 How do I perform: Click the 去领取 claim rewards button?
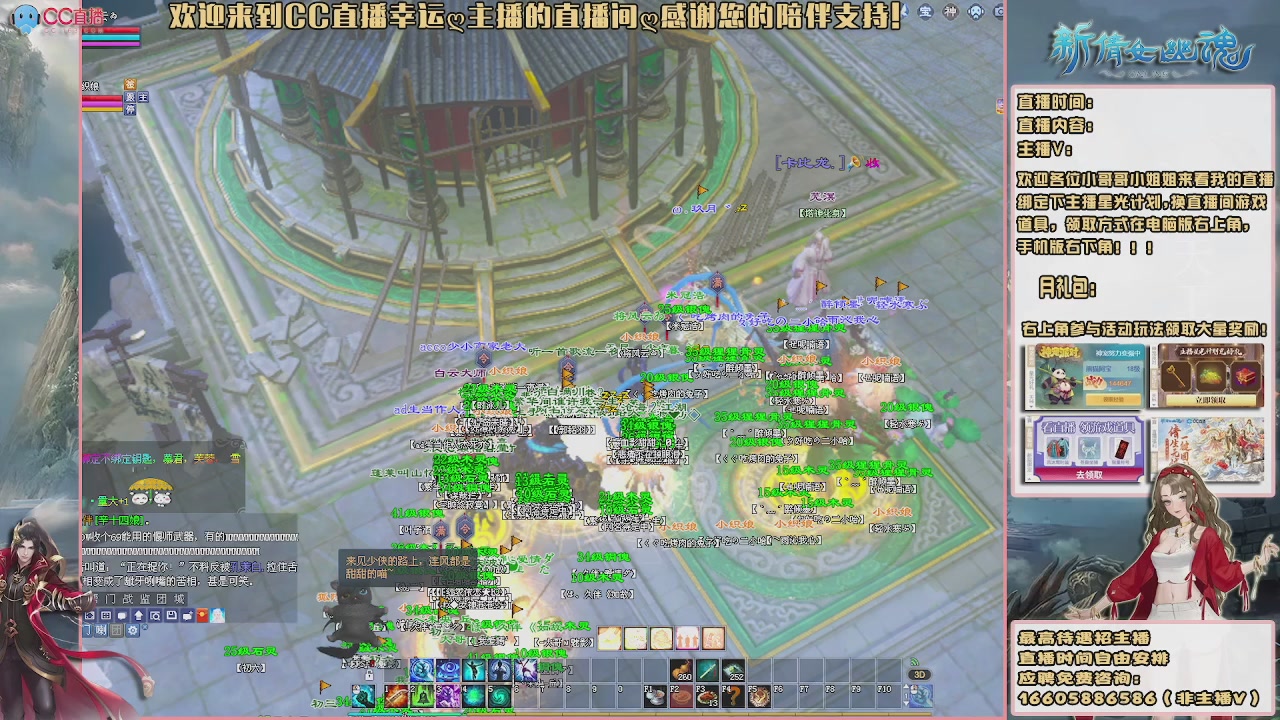click(x=1091, y=475)
